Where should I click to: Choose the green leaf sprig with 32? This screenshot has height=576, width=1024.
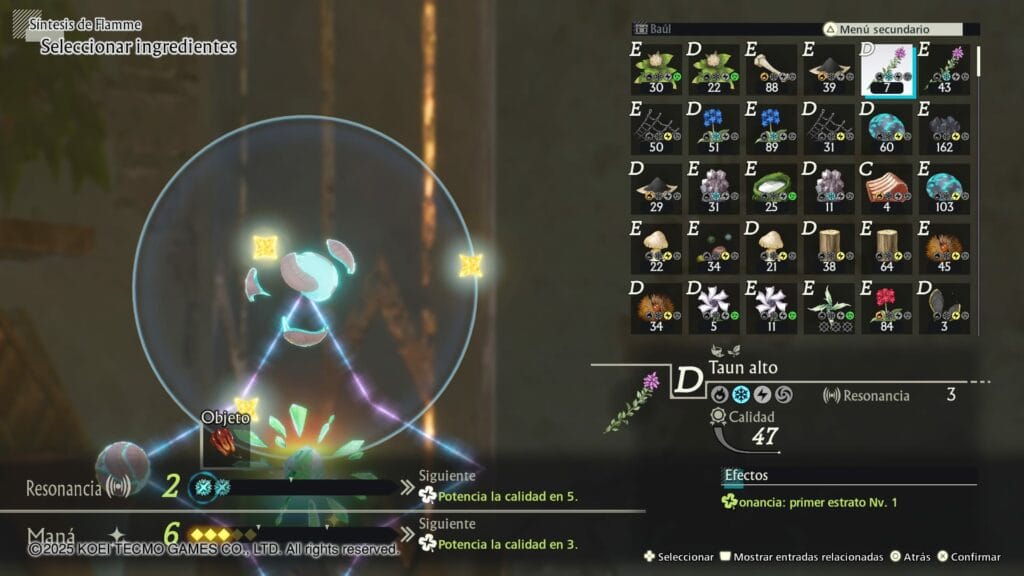pos(829,308)
